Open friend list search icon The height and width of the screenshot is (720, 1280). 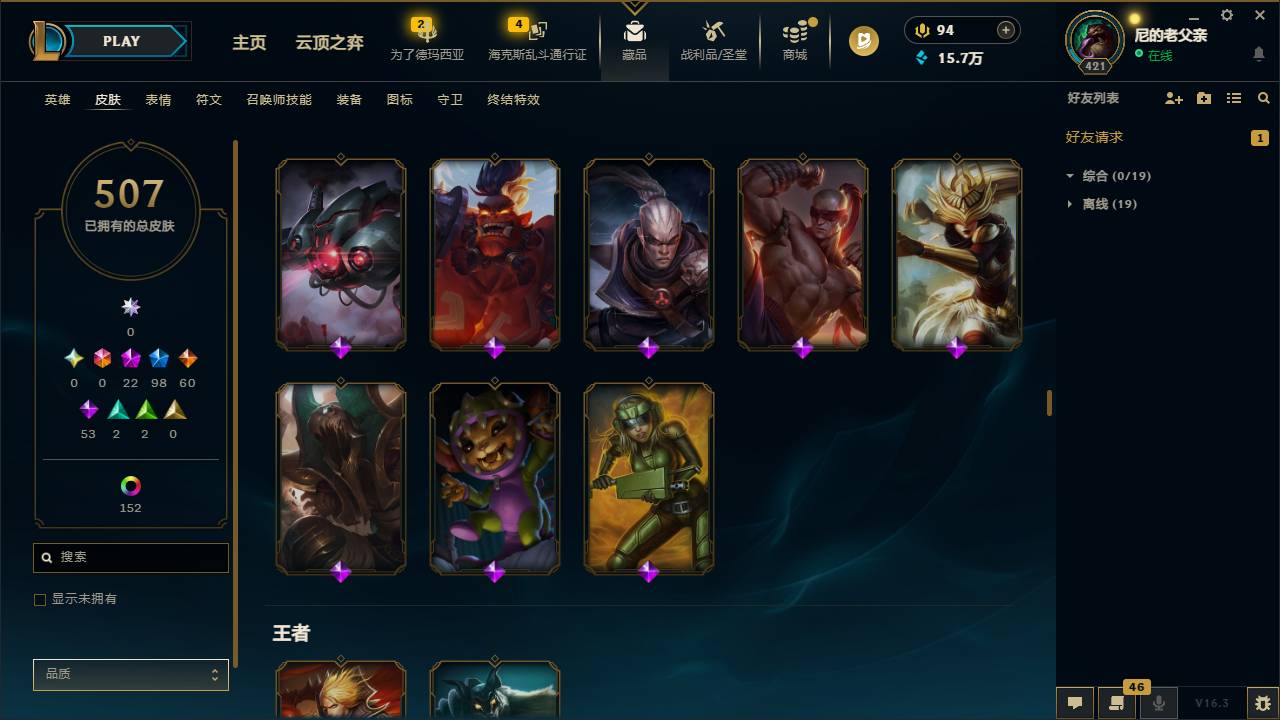coord(1263,98)
